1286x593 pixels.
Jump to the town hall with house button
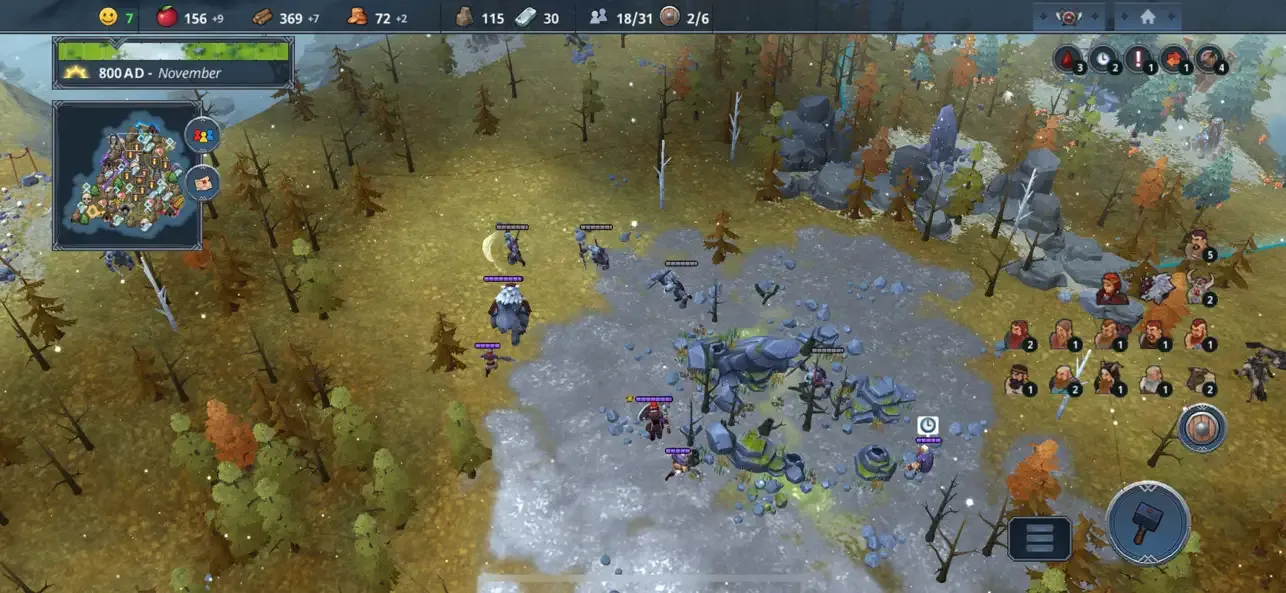point(1147,17)
